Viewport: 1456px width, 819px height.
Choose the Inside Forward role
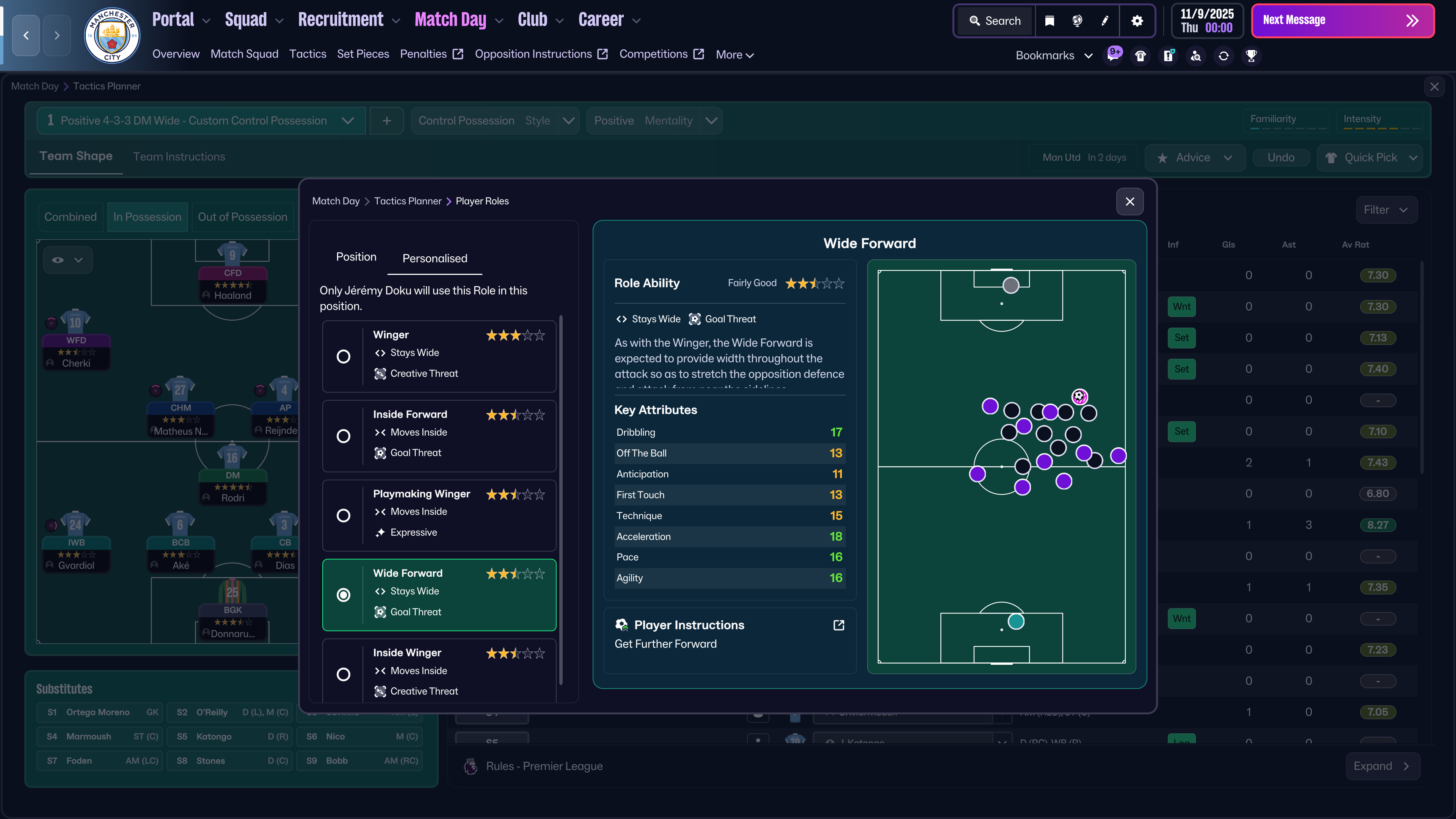pyautogui.click(x=343, y=436)
